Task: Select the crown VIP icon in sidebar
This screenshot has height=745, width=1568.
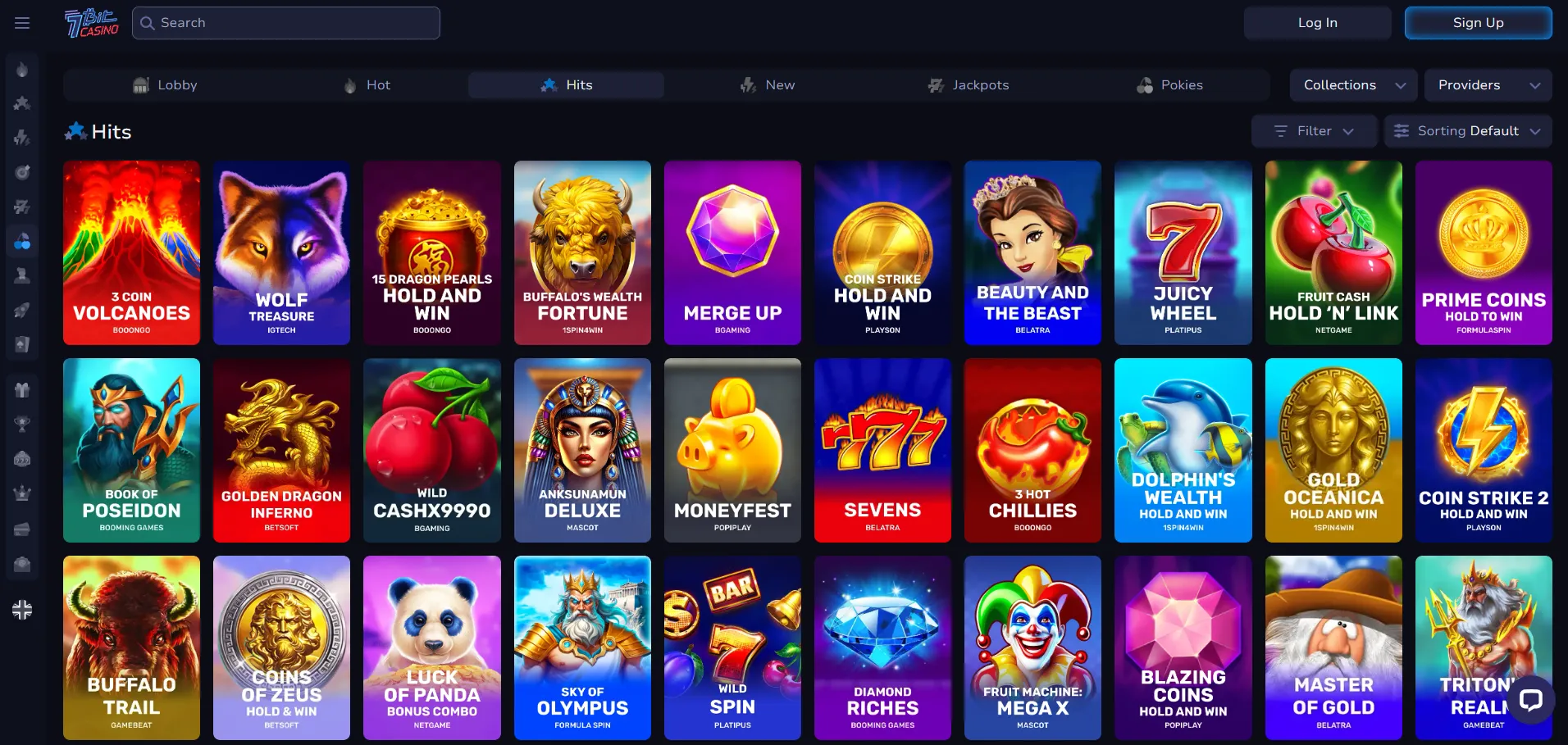Action: [x=22, y=493]
